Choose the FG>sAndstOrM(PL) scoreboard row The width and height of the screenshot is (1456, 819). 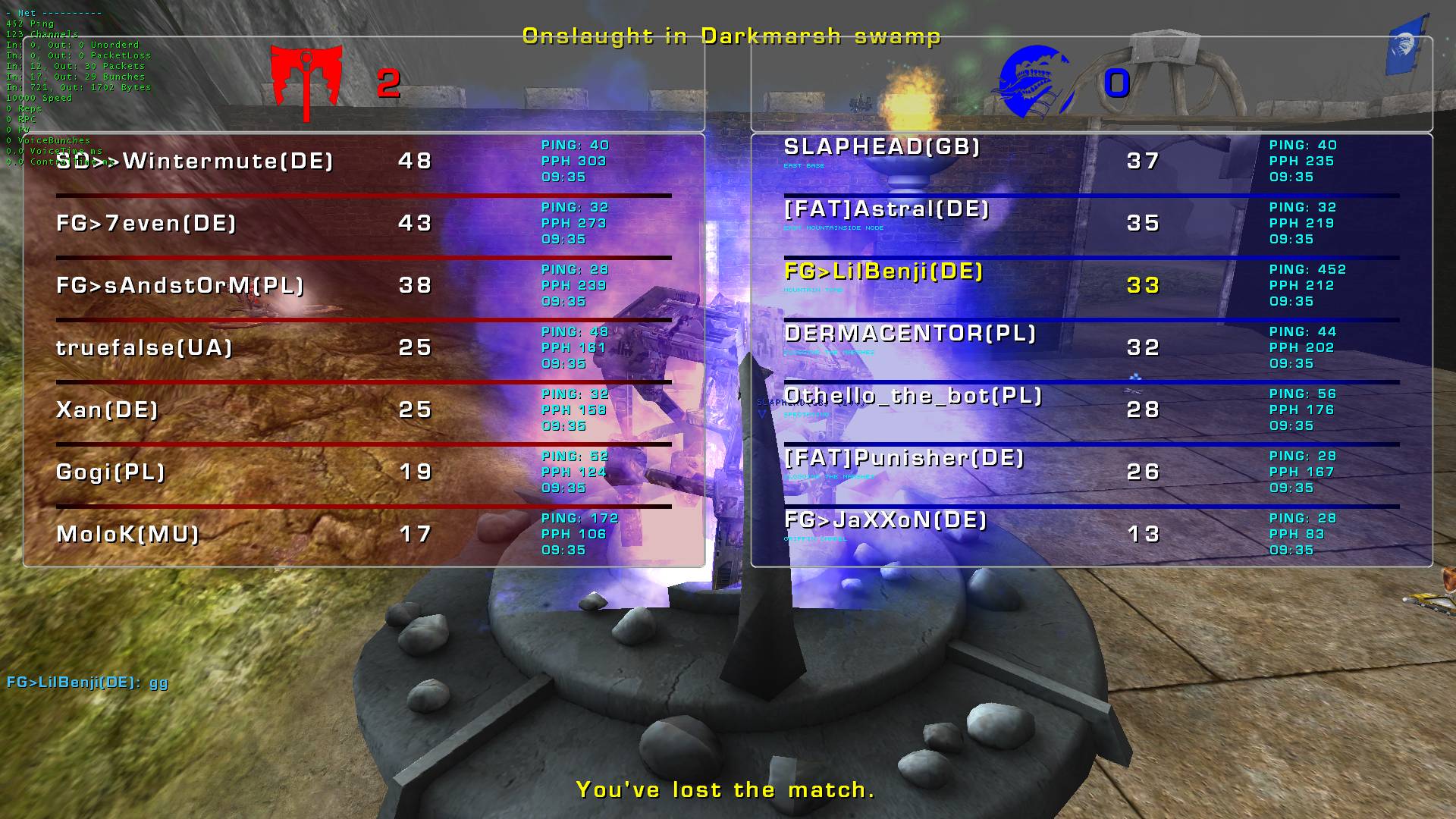[x=180, y=286]
